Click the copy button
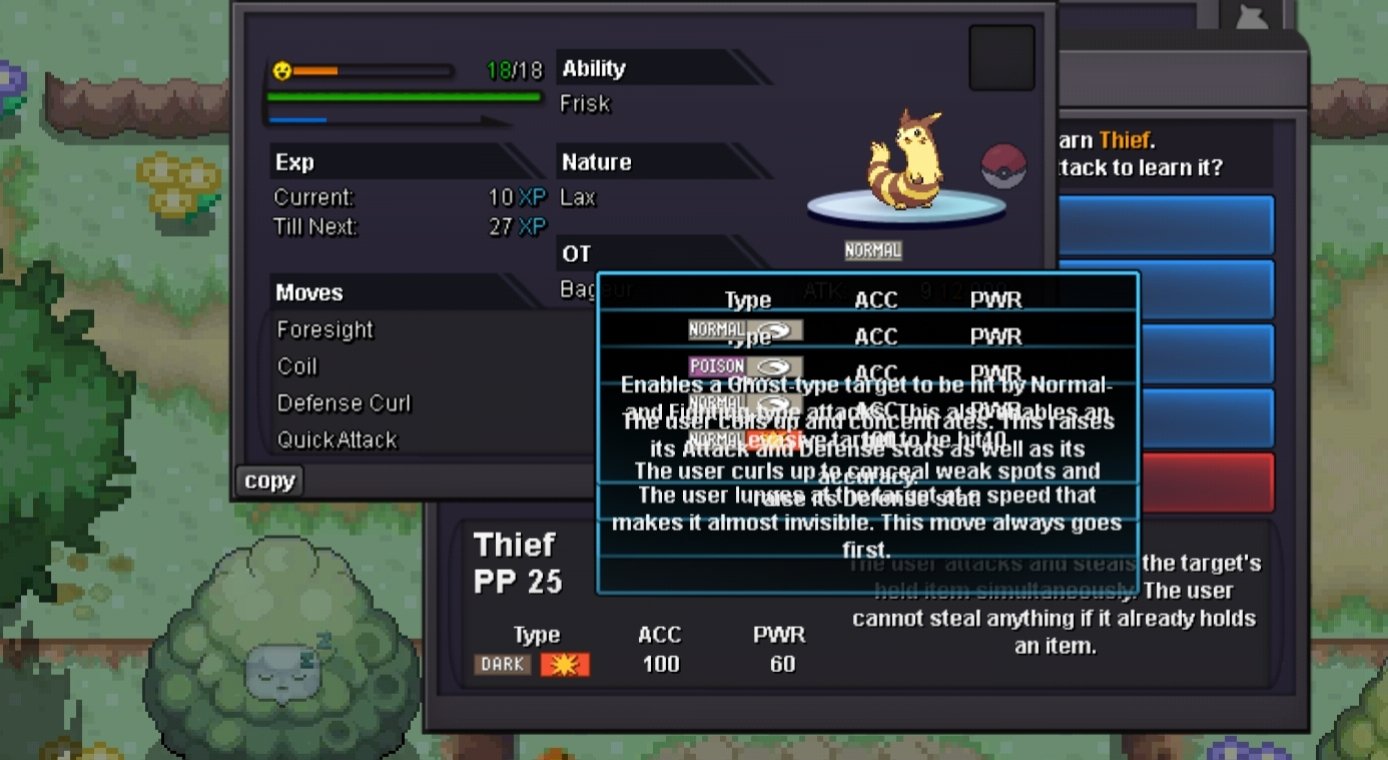This screenshot has width=1388, height=760. coord(269,481)
